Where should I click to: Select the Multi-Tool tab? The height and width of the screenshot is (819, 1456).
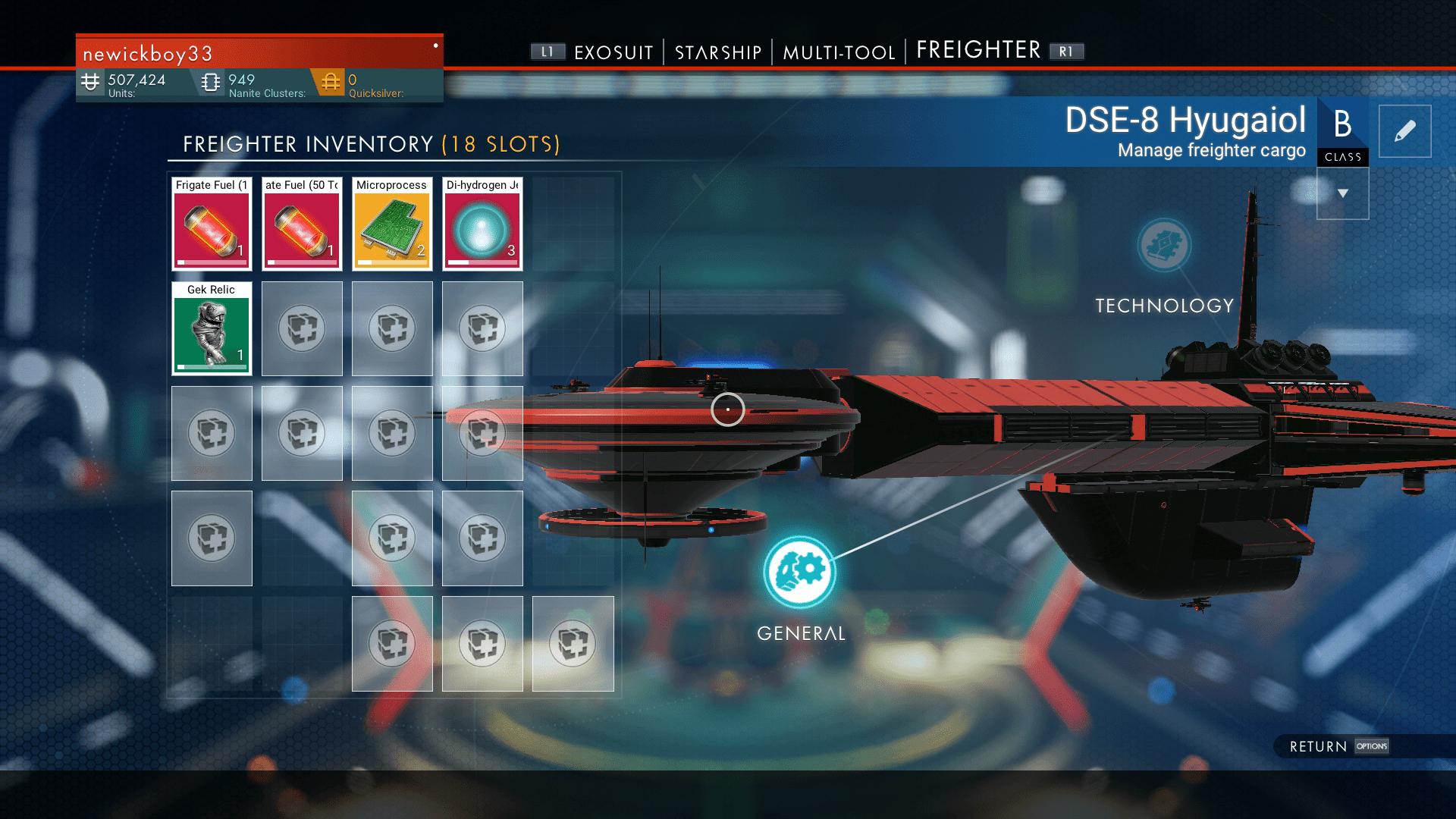click(x=839, y=52)
